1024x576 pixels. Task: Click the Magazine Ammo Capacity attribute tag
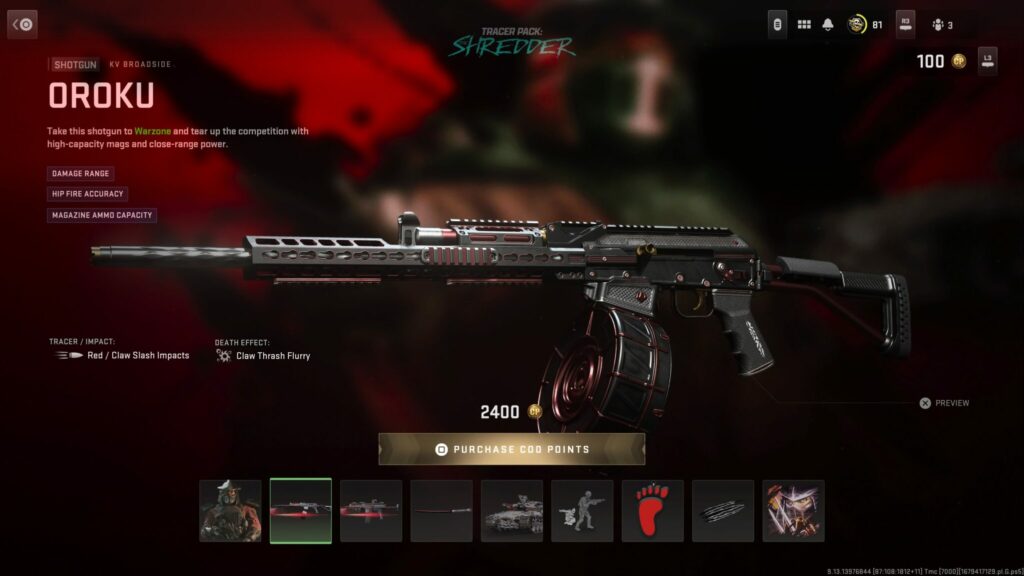tap(102, 215)
